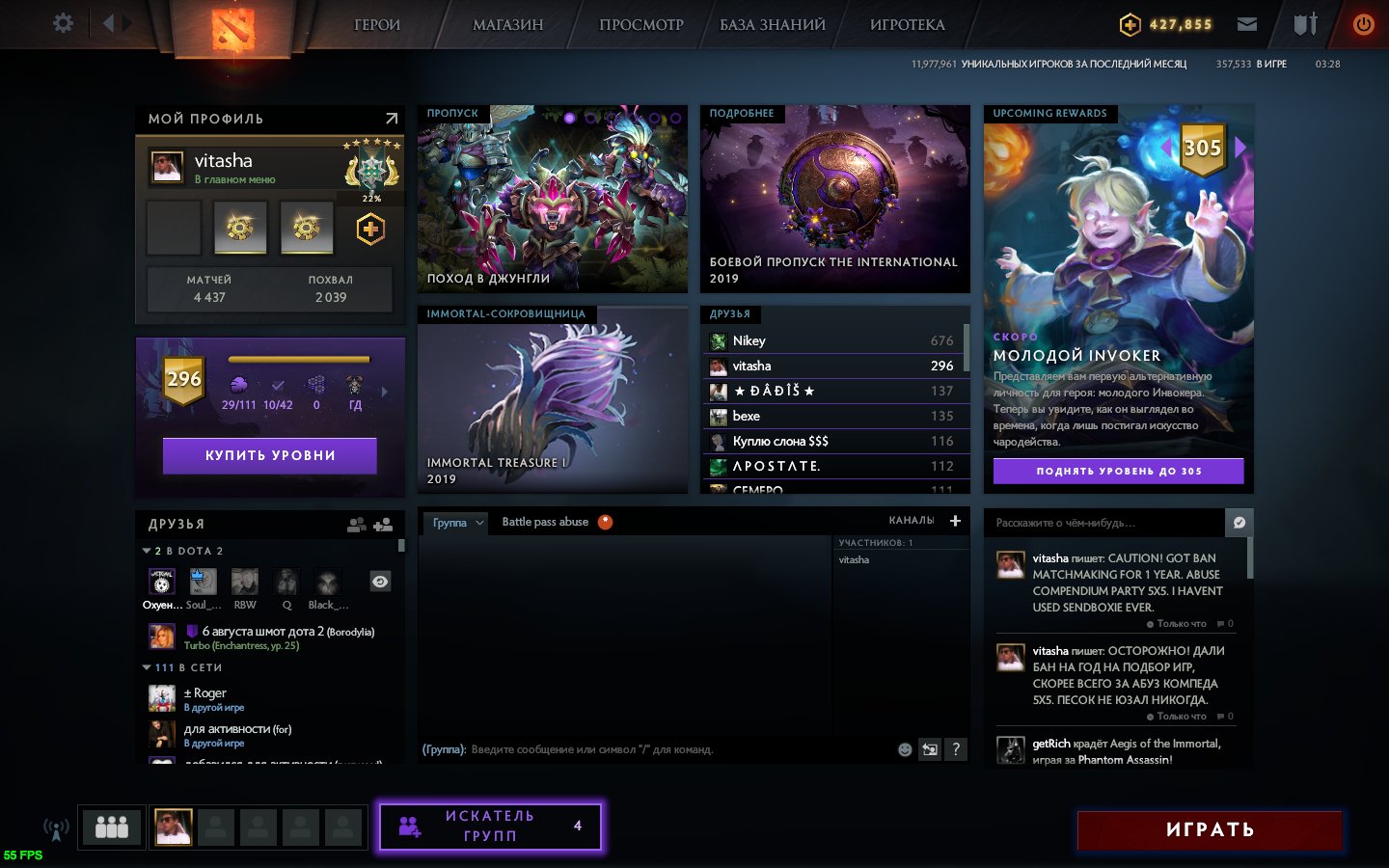Collapse the В СЕТИ online friends list
Image resolution: width=1389 pixels, height=868 pixels.
[147, 667]
